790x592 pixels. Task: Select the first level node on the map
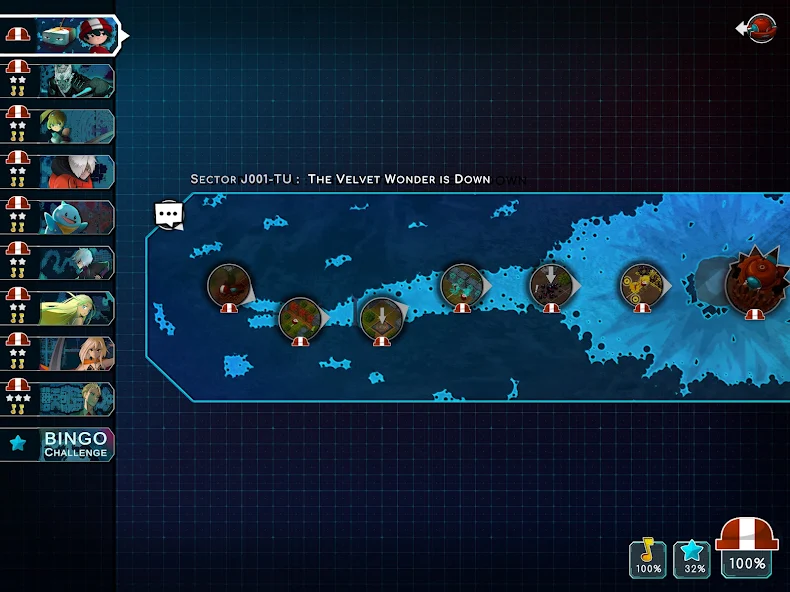click(229, 285)
